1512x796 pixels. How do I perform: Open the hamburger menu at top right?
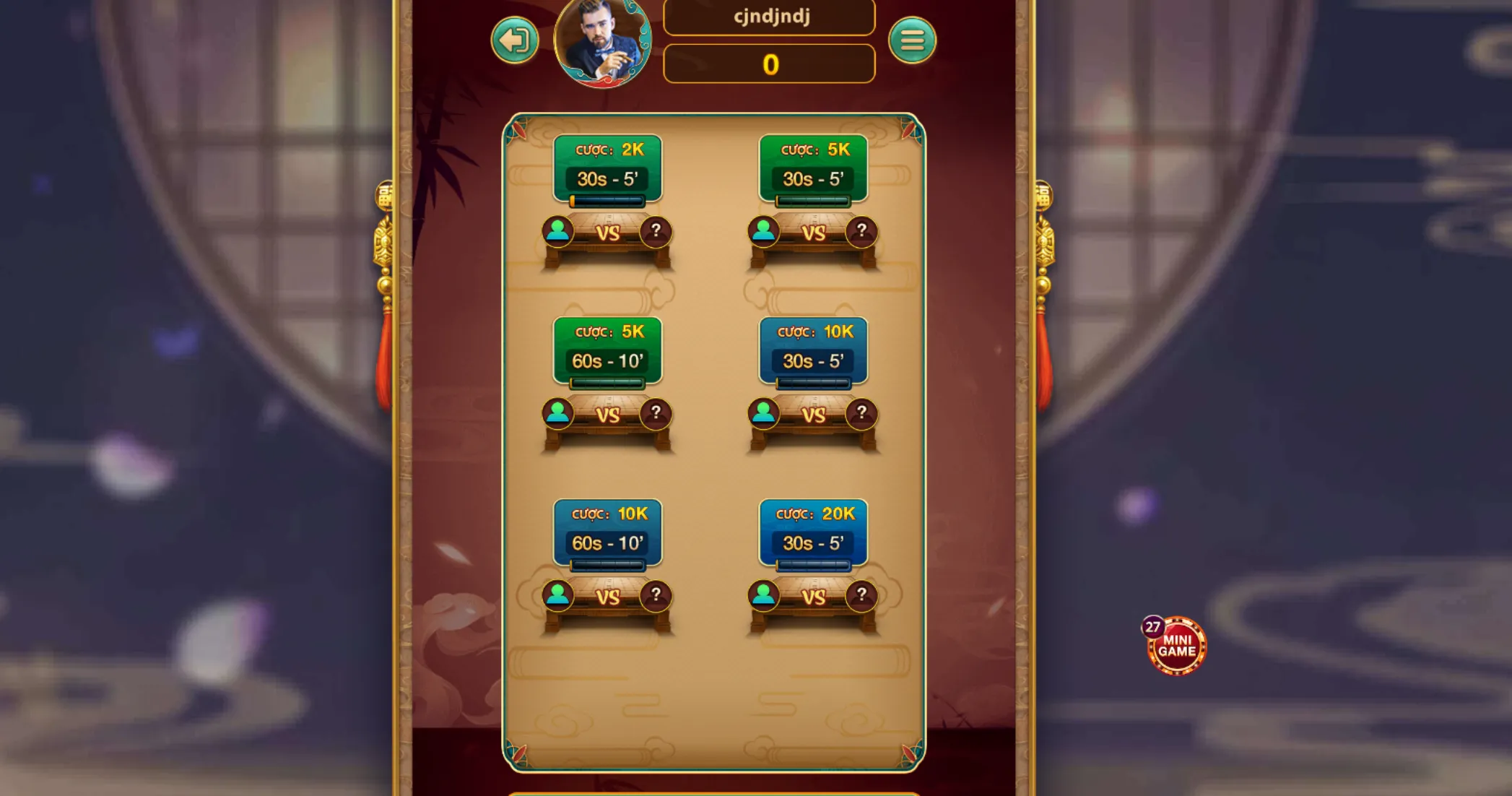pos(914,41)
